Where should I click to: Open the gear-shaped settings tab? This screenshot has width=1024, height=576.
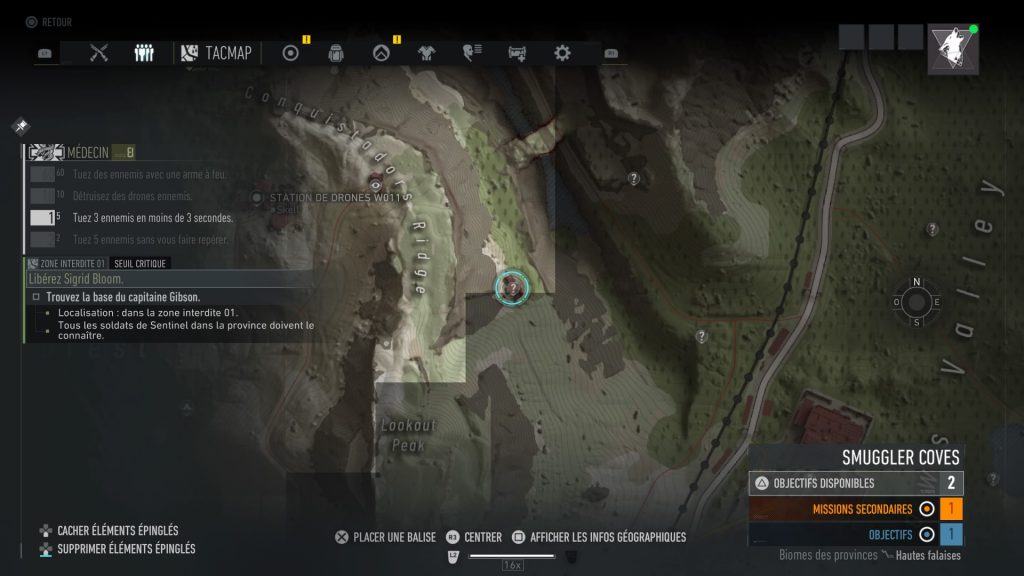[x=562, y=53]
